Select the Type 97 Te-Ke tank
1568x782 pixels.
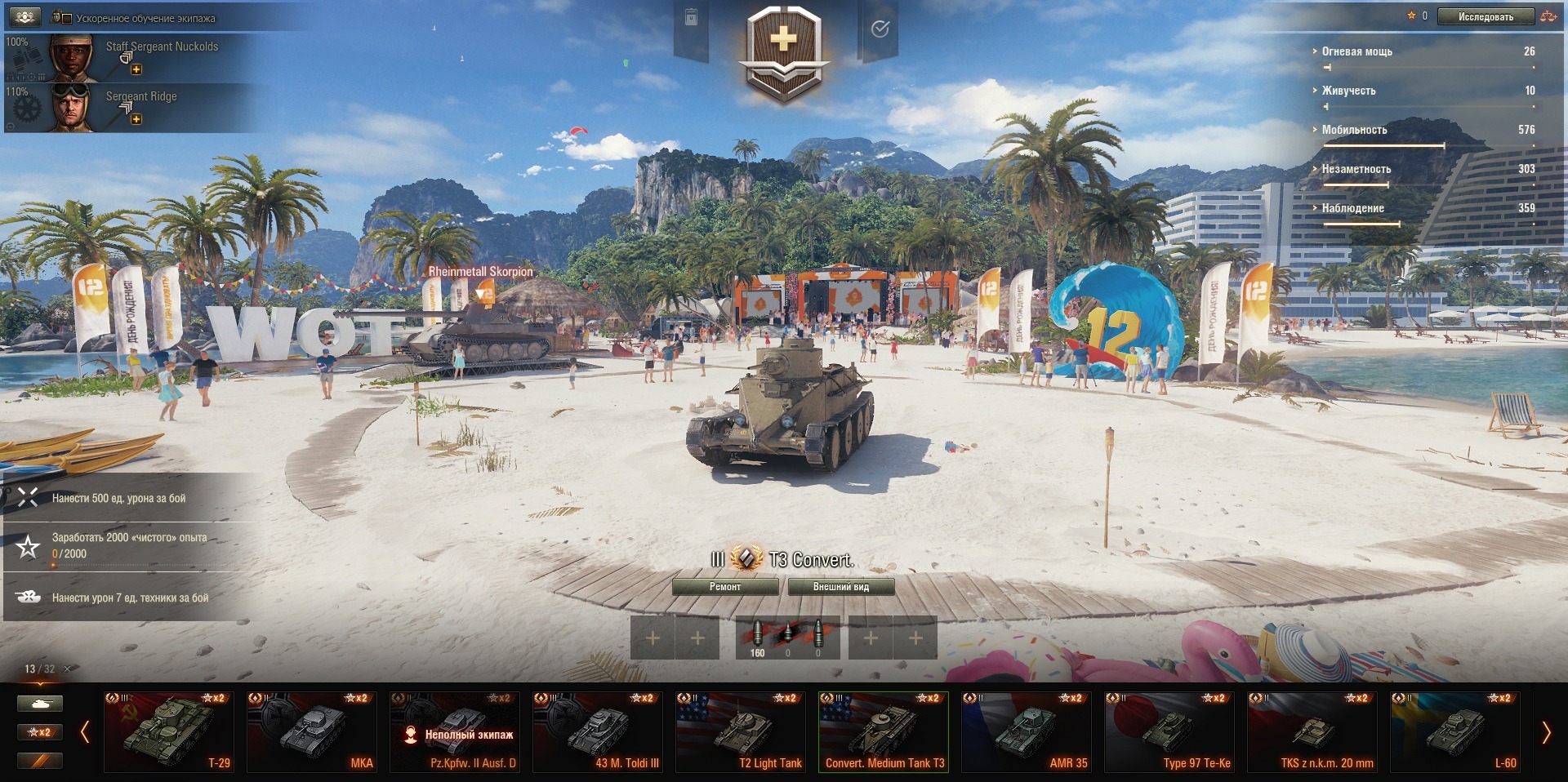1169,731
